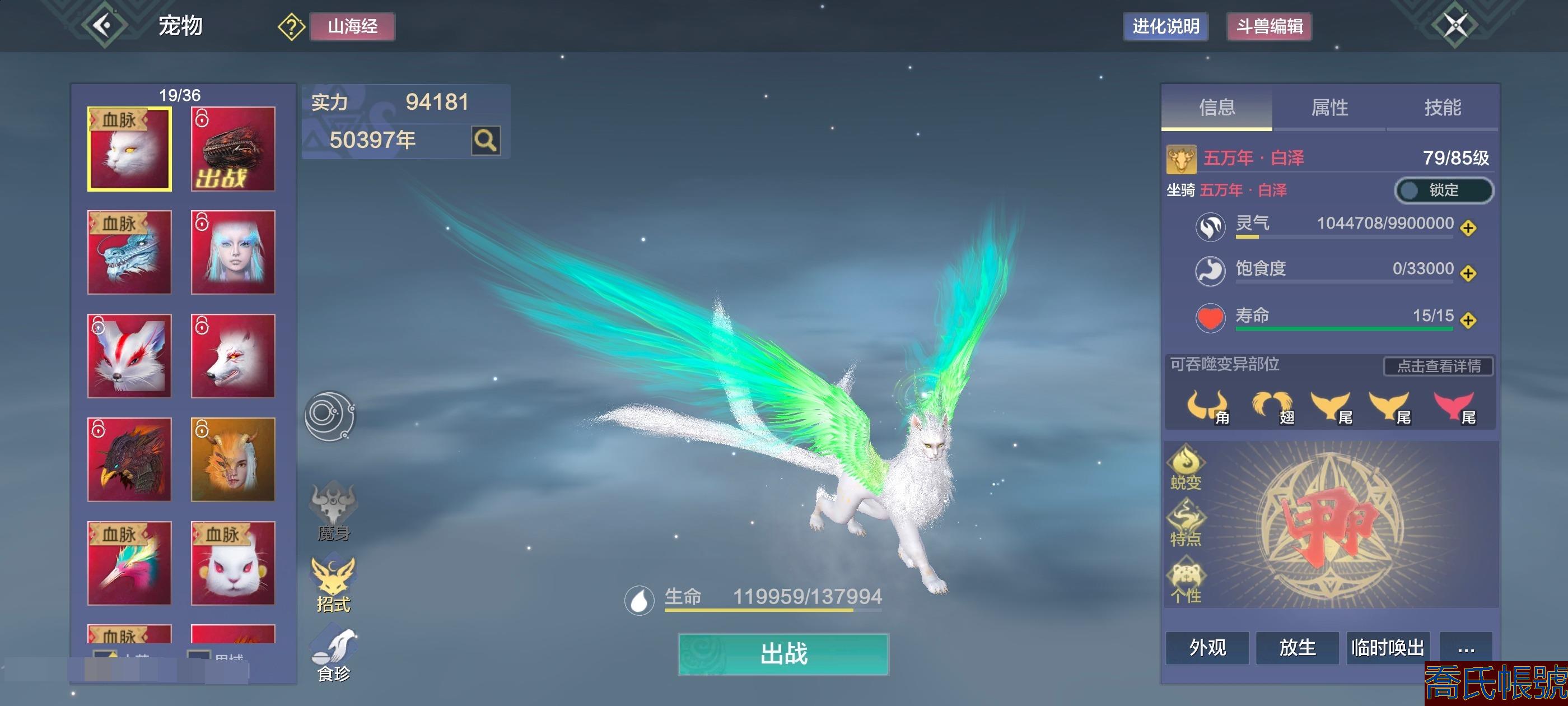The height and width of the screenshot is (706, 1568).
Task: Close the pet screen with the X
Action: click(1455, 26)
